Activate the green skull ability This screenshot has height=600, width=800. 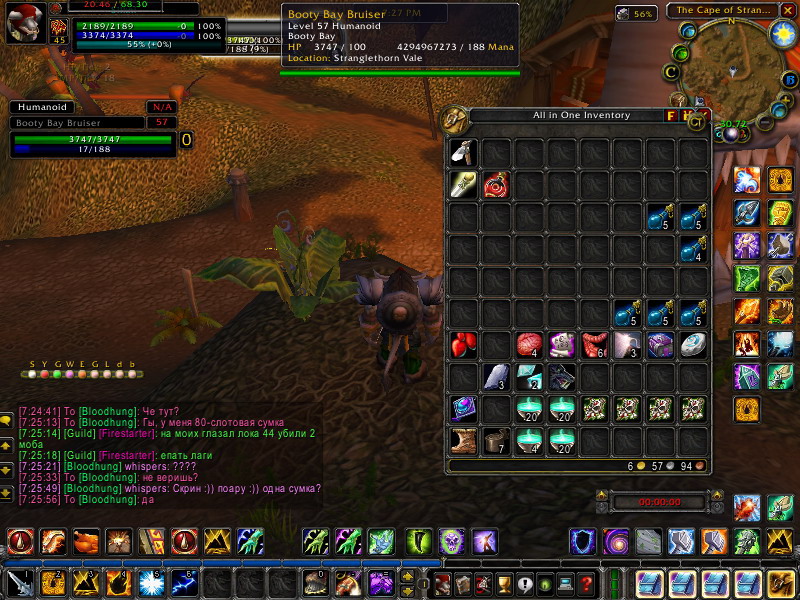[x=452, y=542]
